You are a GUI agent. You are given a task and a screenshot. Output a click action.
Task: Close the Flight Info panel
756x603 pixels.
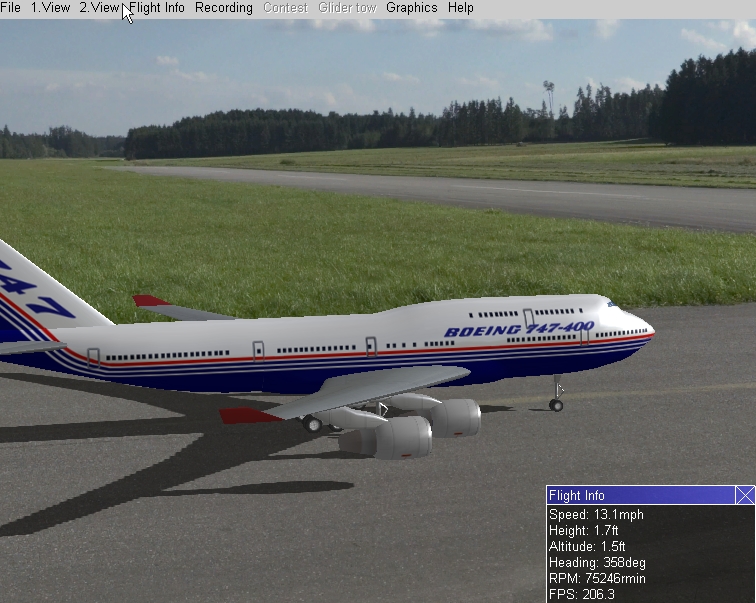[x=745, y=495]
